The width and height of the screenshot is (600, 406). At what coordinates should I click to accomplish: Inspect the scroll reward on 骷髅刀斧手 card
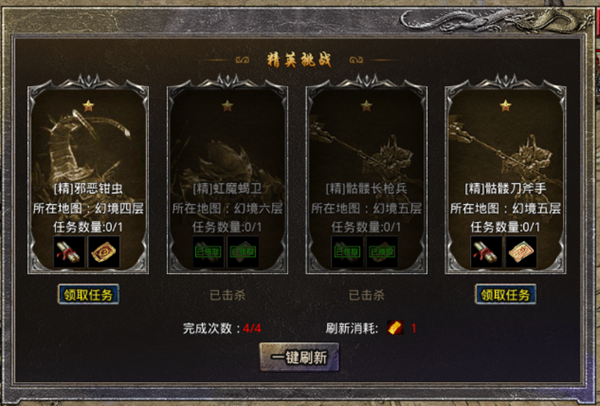[486, 251]
